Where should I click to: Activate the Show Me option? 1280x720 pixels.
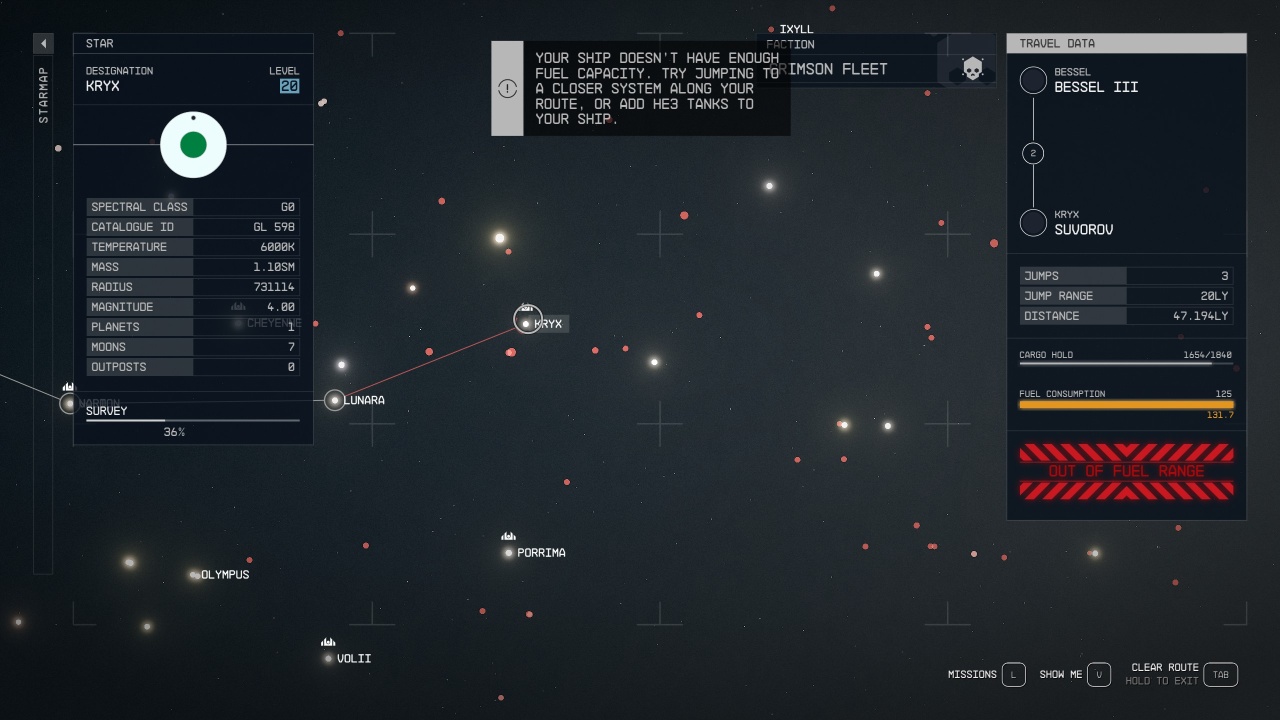click(1098, 674)
